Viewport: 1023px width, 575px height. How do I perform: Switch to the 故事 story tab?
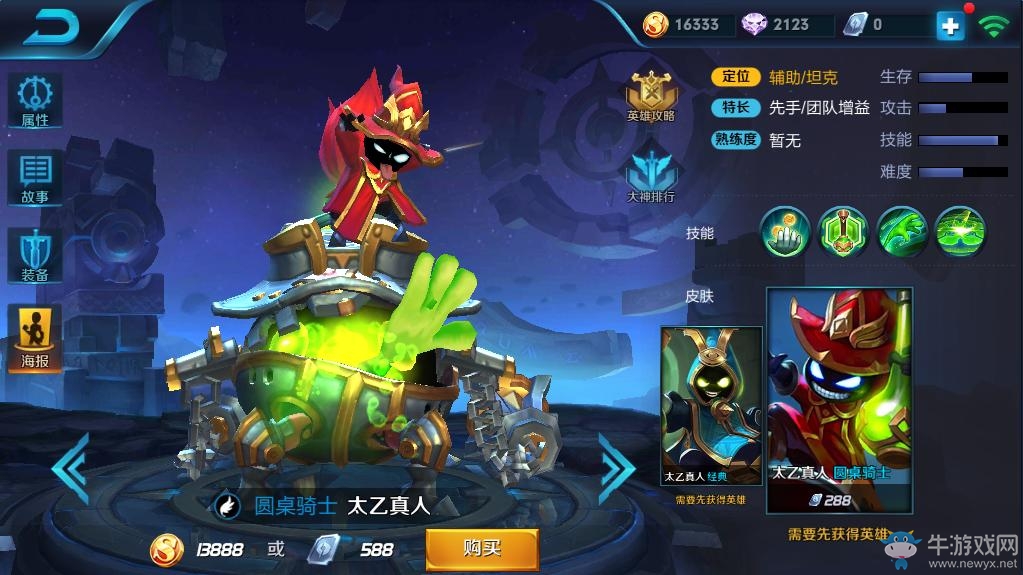(x=35, y=177)
